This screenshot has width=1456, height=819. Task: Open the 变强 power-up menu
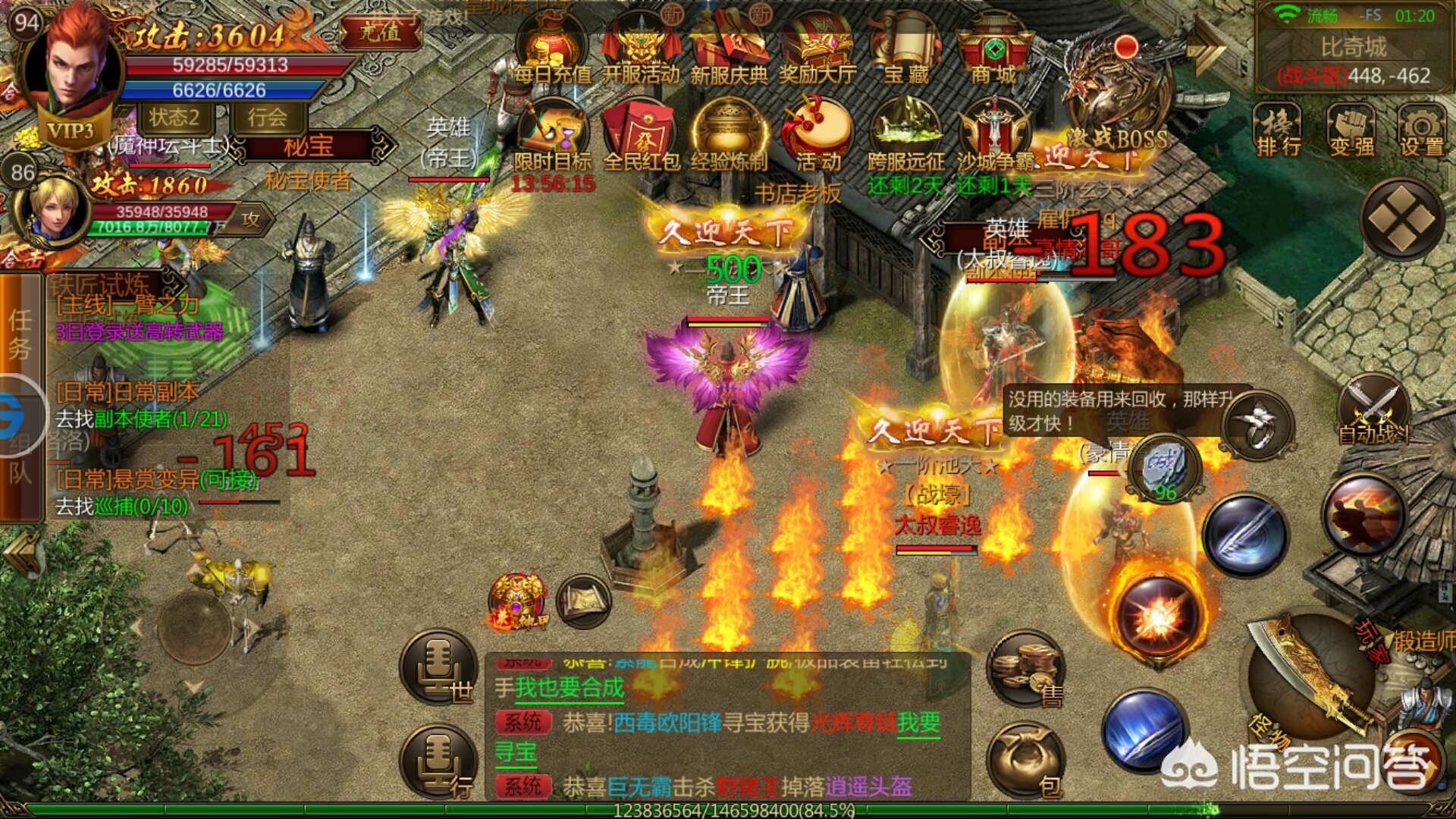pos(1351,130)
